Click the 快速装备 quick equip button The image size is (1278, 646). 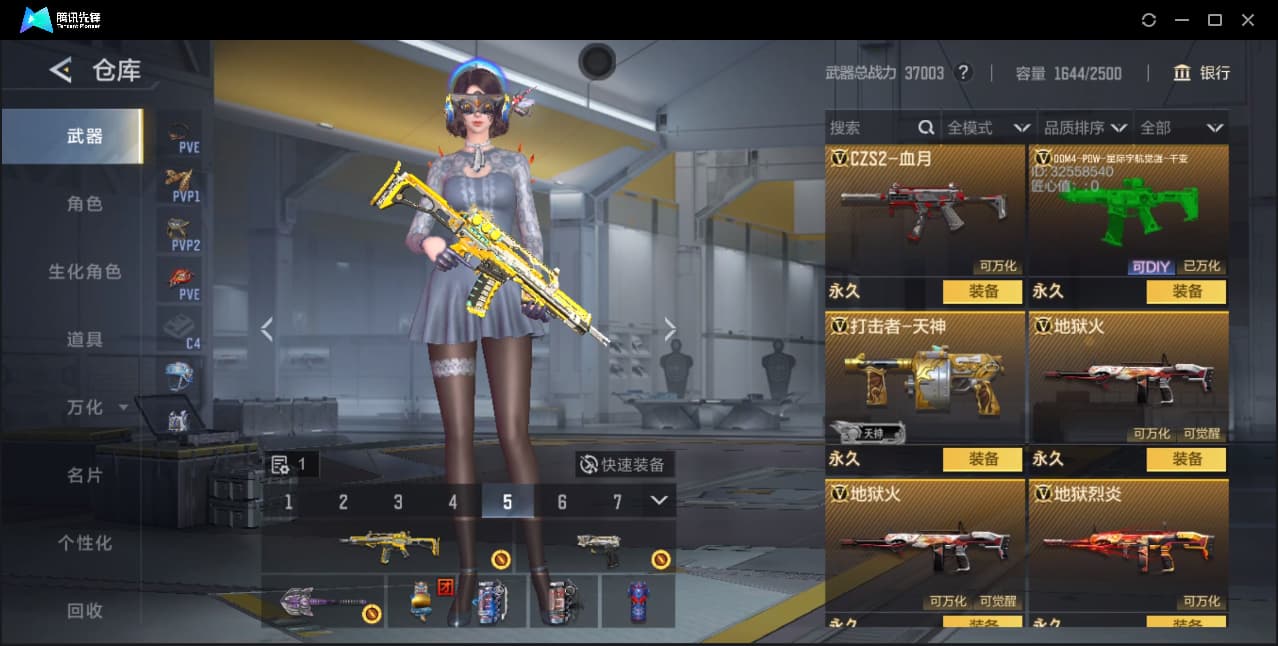[624, 465]
